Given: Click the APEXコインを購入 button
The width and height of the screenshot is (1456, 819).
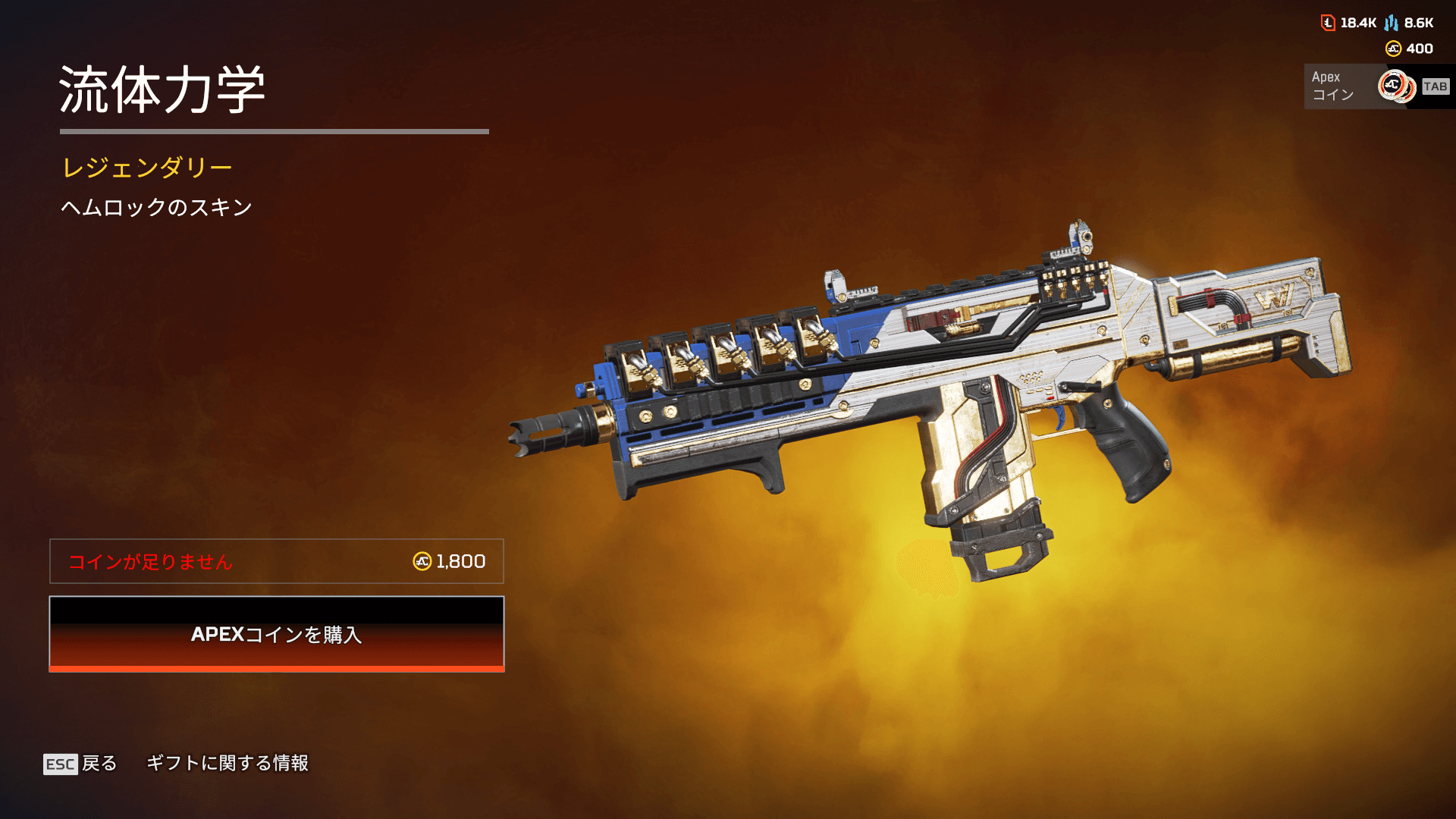Looking at the screenshot, I should pyautogui.click(x=277, y=634).
